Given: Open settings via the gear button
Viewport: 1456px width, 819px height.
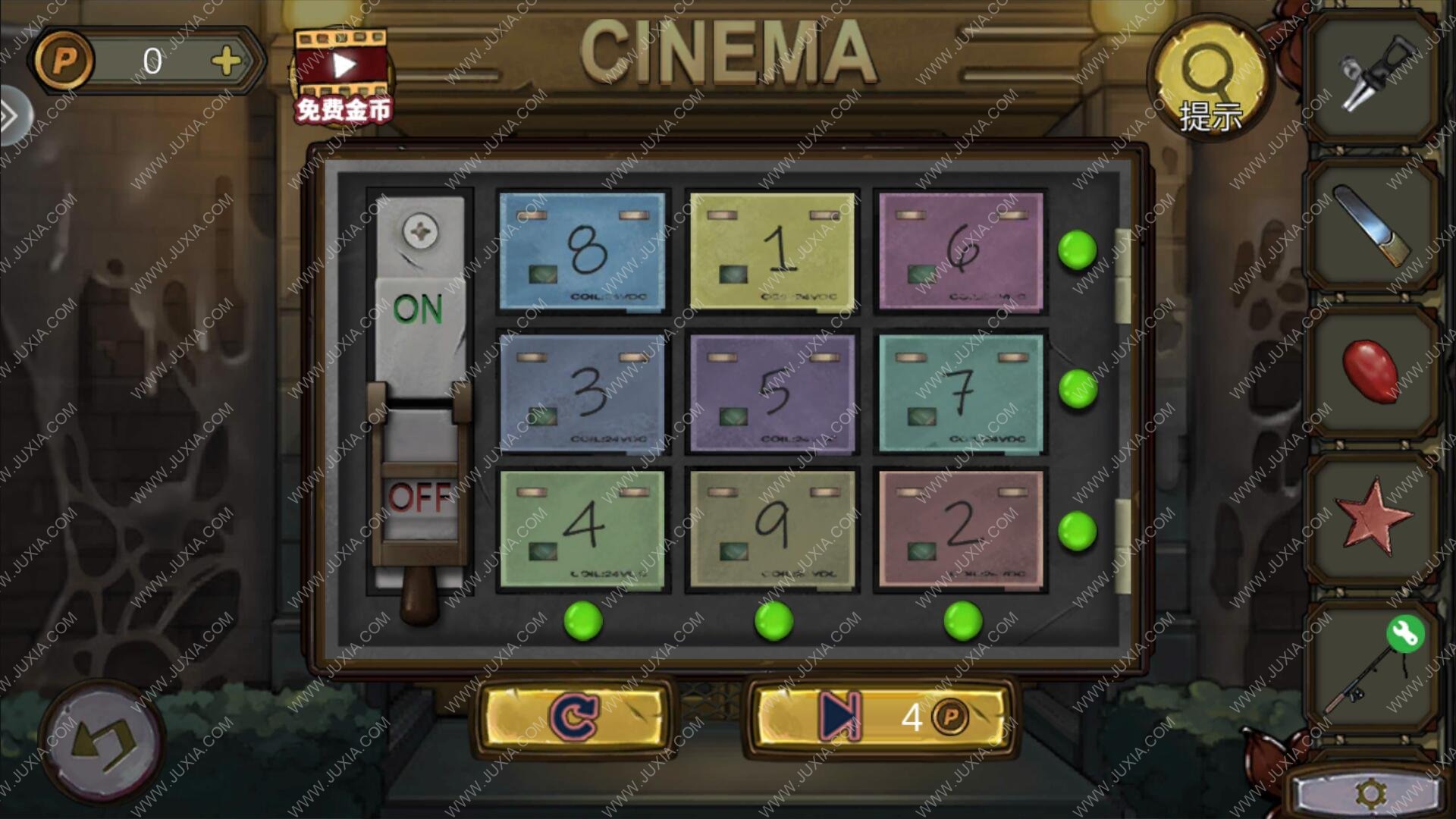Looking at the screenshot, I should point(1370,793).
